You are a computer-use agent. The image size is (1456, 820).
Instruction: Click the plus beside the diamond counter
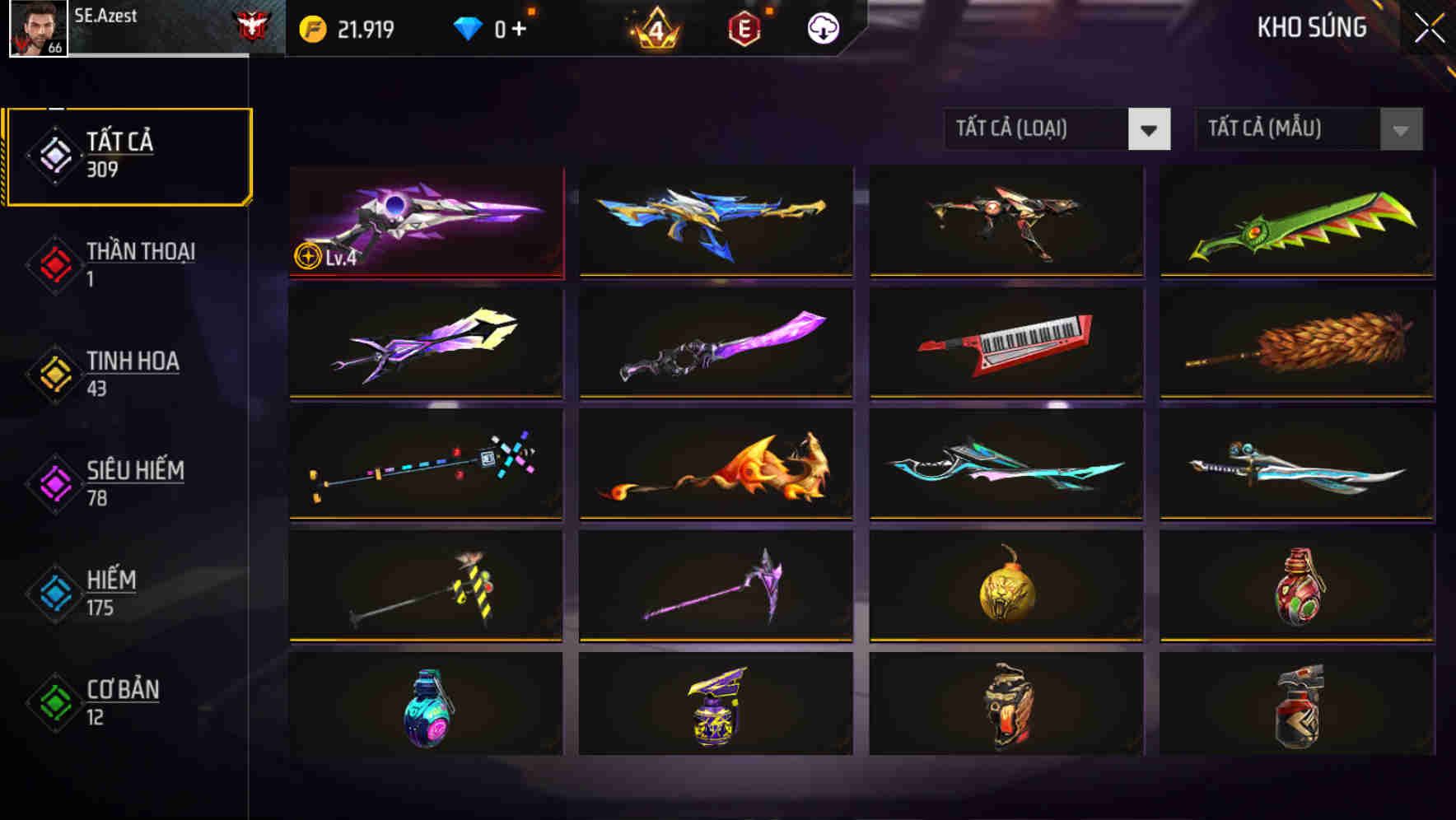coord(520,27)
